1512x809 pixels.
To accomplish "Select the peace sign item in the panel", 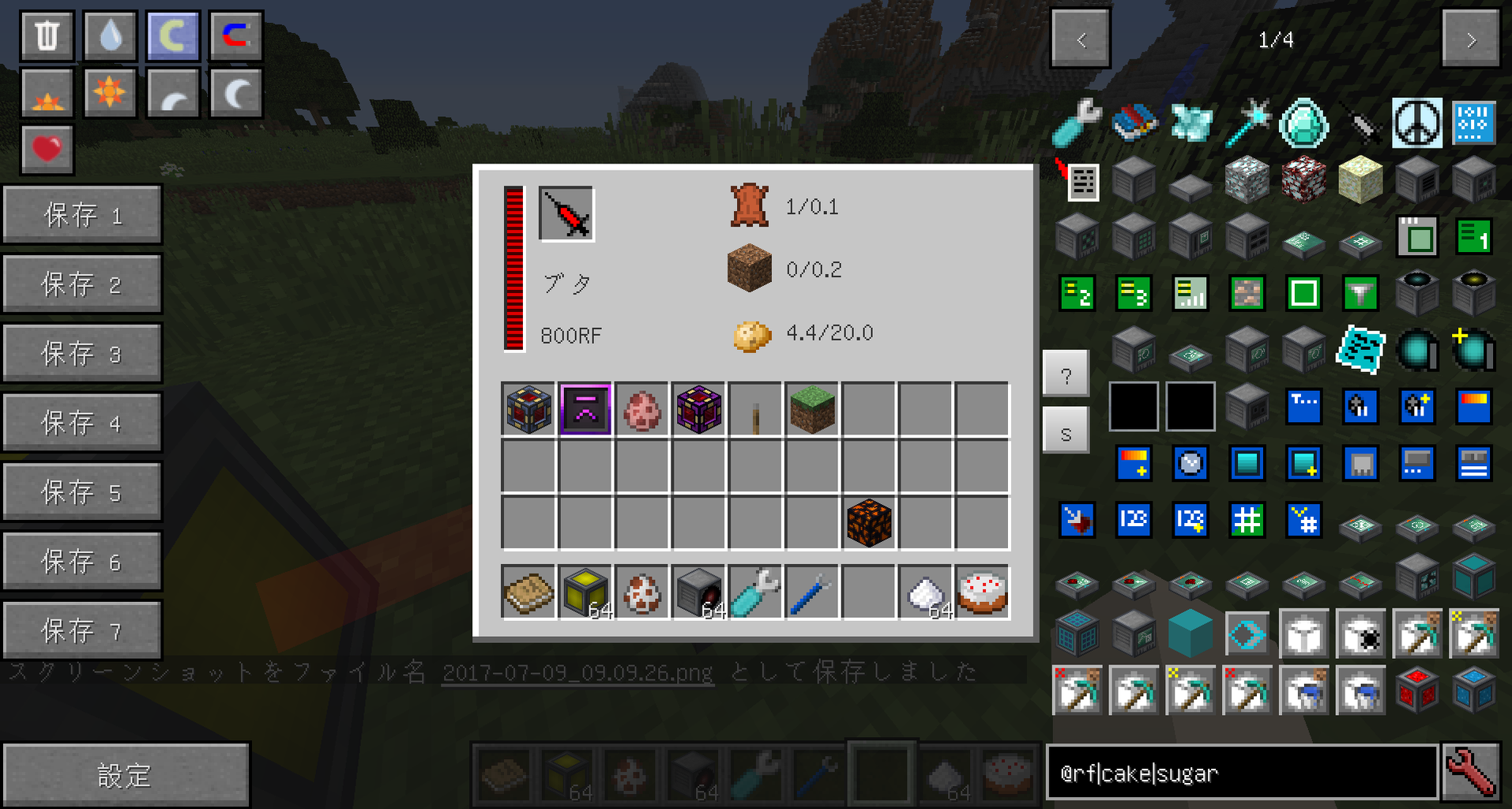I will point(1416,124).
